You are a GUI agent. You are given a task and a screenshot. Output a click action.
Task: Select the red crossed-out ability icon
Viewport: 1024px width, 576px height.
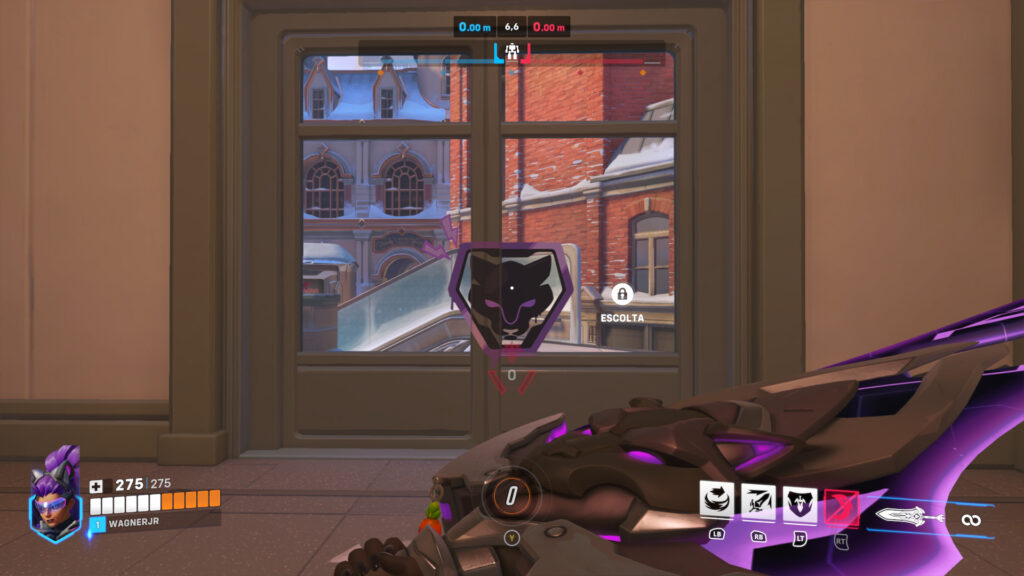point(841,508)
